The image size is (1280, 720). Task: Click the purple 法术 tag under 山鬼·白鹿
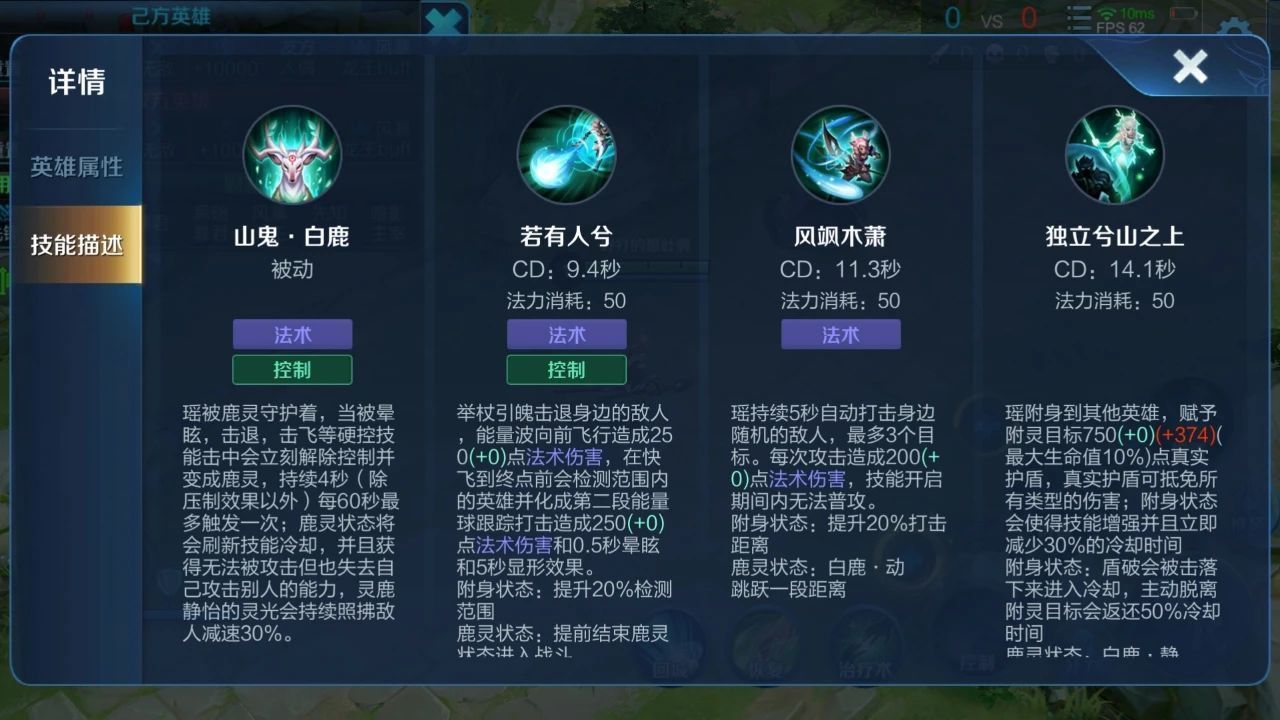[x=293, y=334]
